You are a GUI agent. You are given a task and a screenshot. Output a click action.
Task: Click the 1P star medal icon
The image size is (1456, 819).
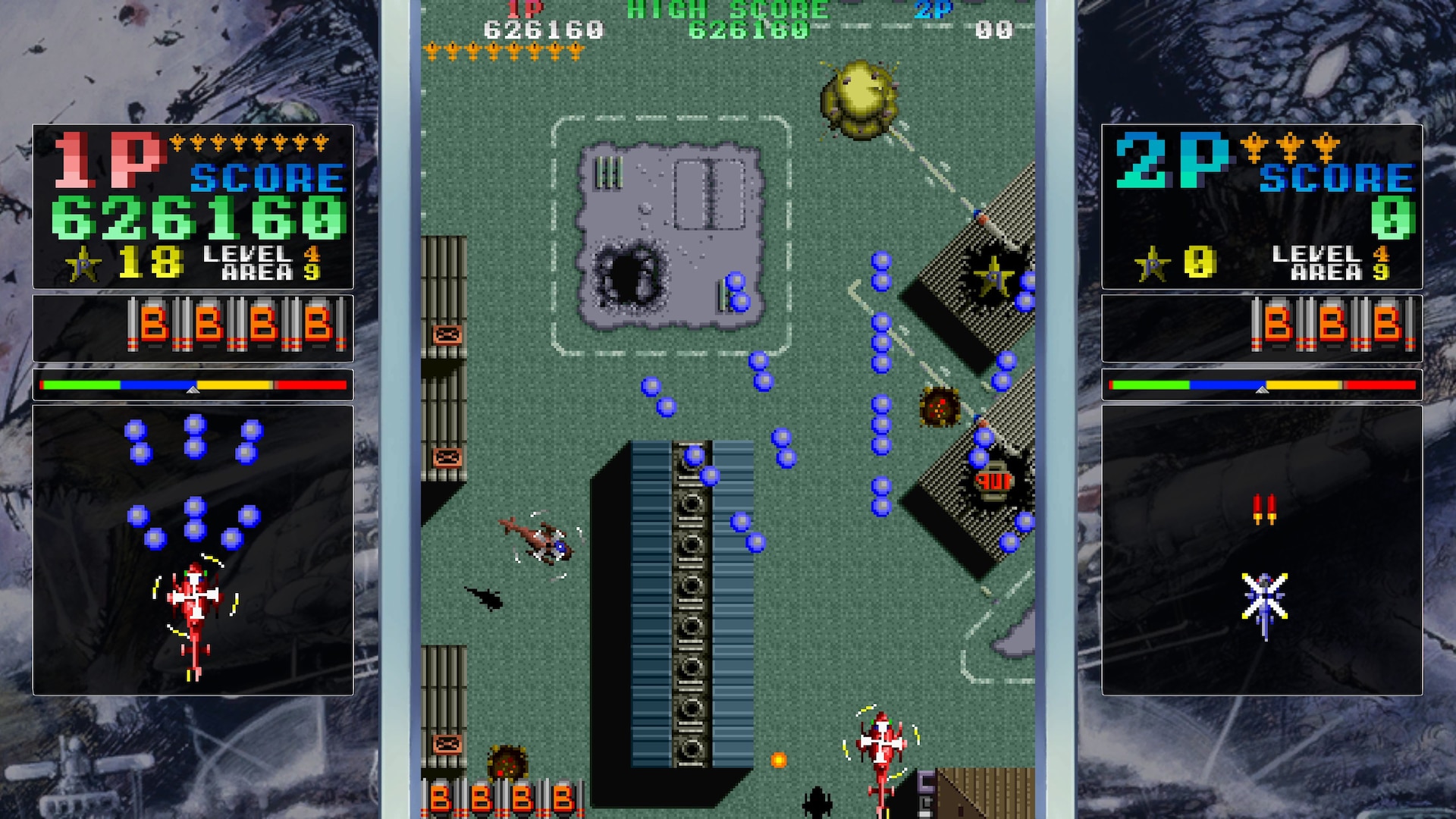tap(83, 263)
